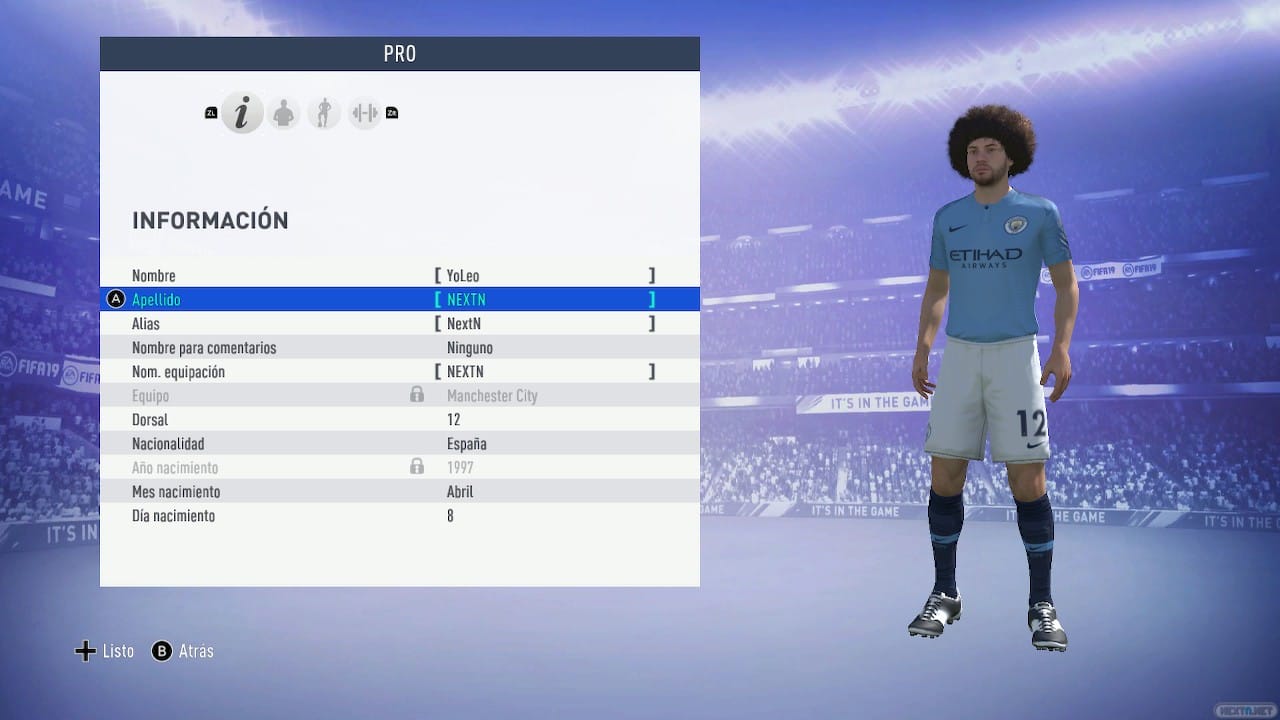The height and width of the screenshot is (720, 1280).
Task: Click the ZR shoulder button indicator
Action: pos(391,113)
